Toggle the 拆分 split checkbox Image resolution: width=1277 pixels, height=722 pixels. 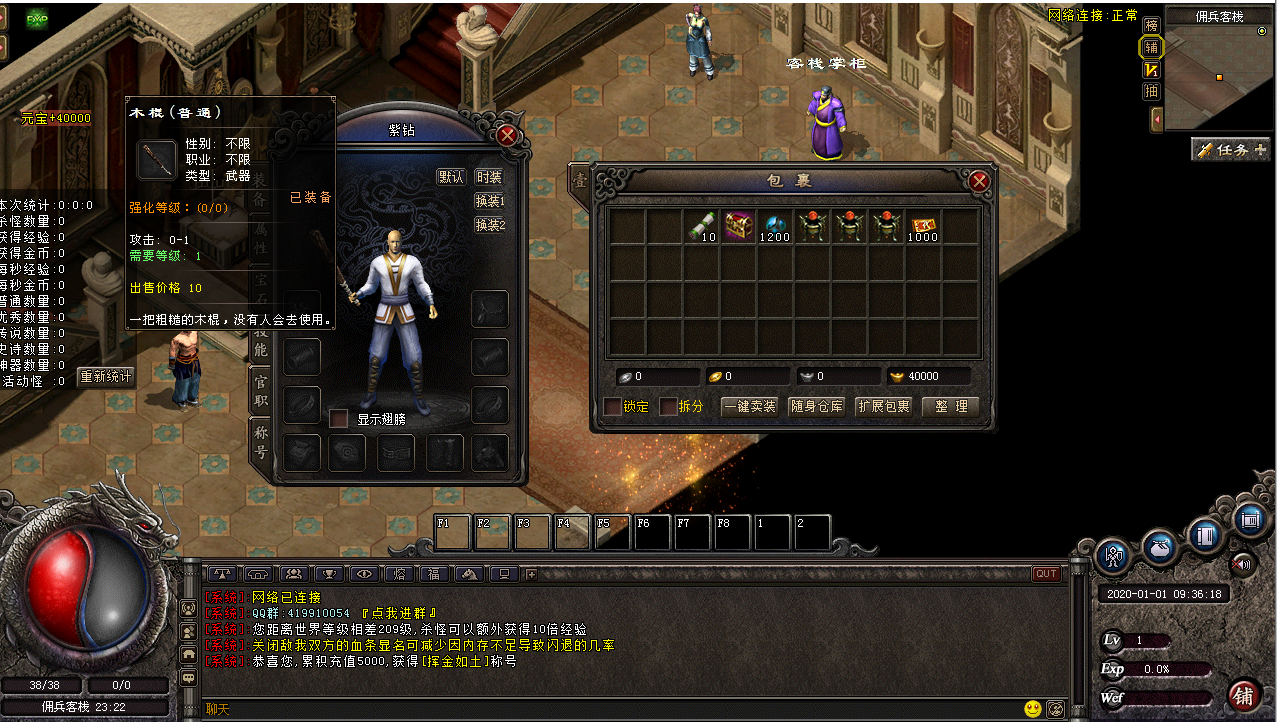pyautogui.click(x=667, y=407)
